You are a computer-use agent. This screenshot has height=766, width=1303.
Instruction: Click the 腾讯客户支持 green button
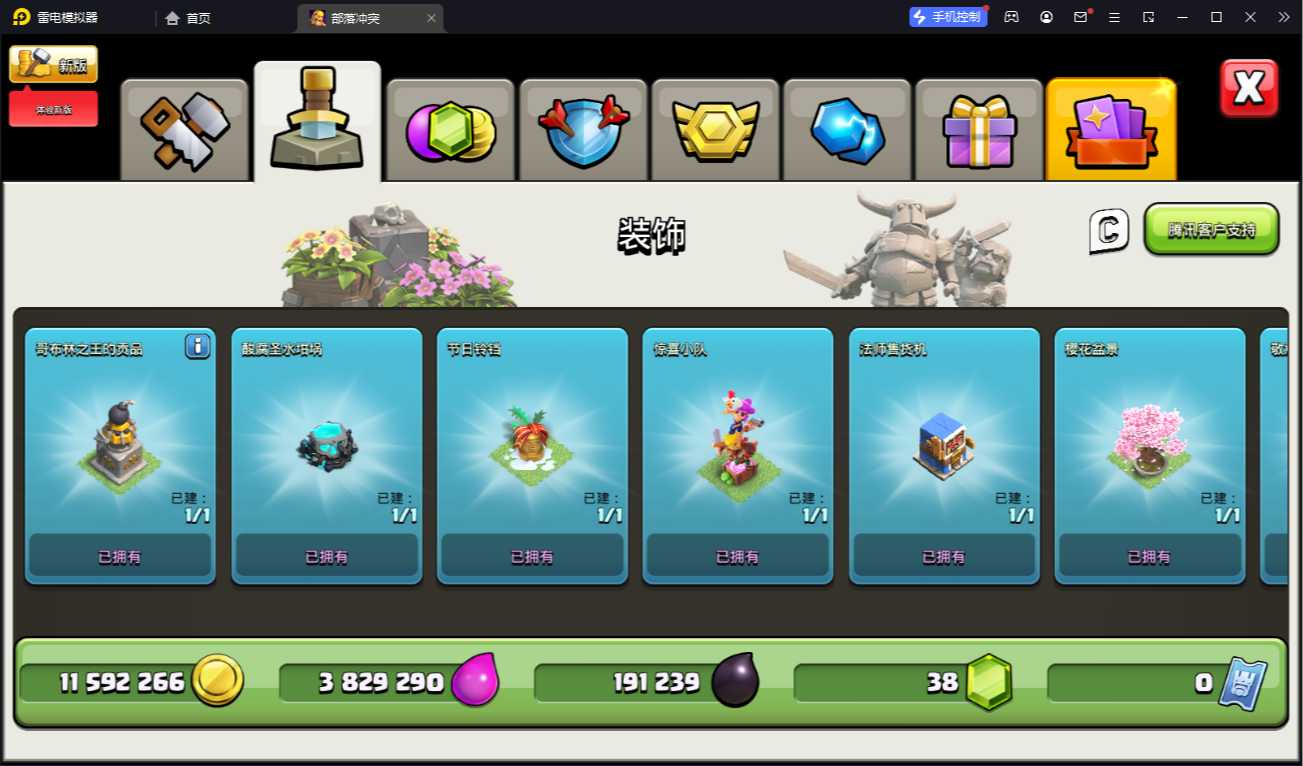click(1211, 229)
